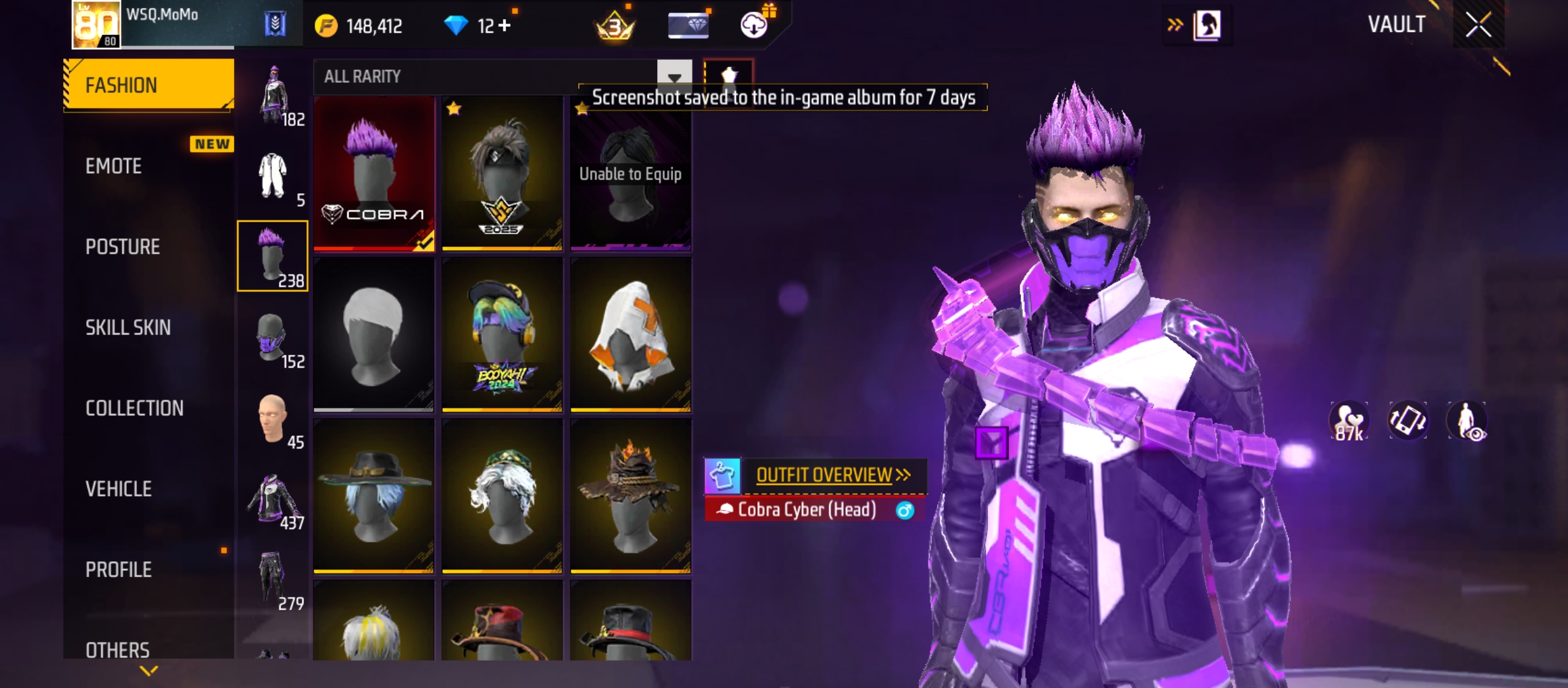Choose the Booyah 2024 rainbow hair item
This screenshot has height=688, width=1568.
(502, 334)
